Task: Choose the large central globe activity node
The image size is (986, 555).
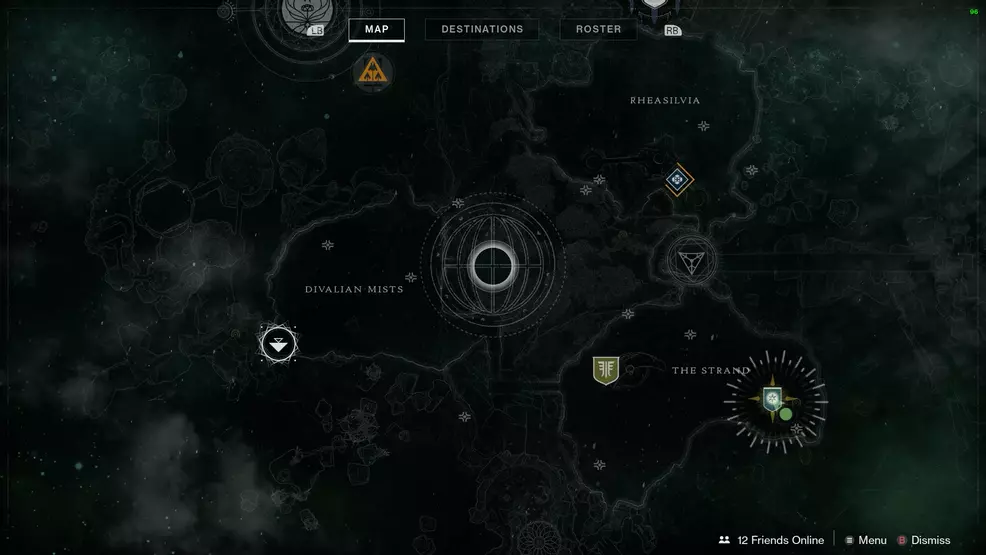Action: coord(492,265)
